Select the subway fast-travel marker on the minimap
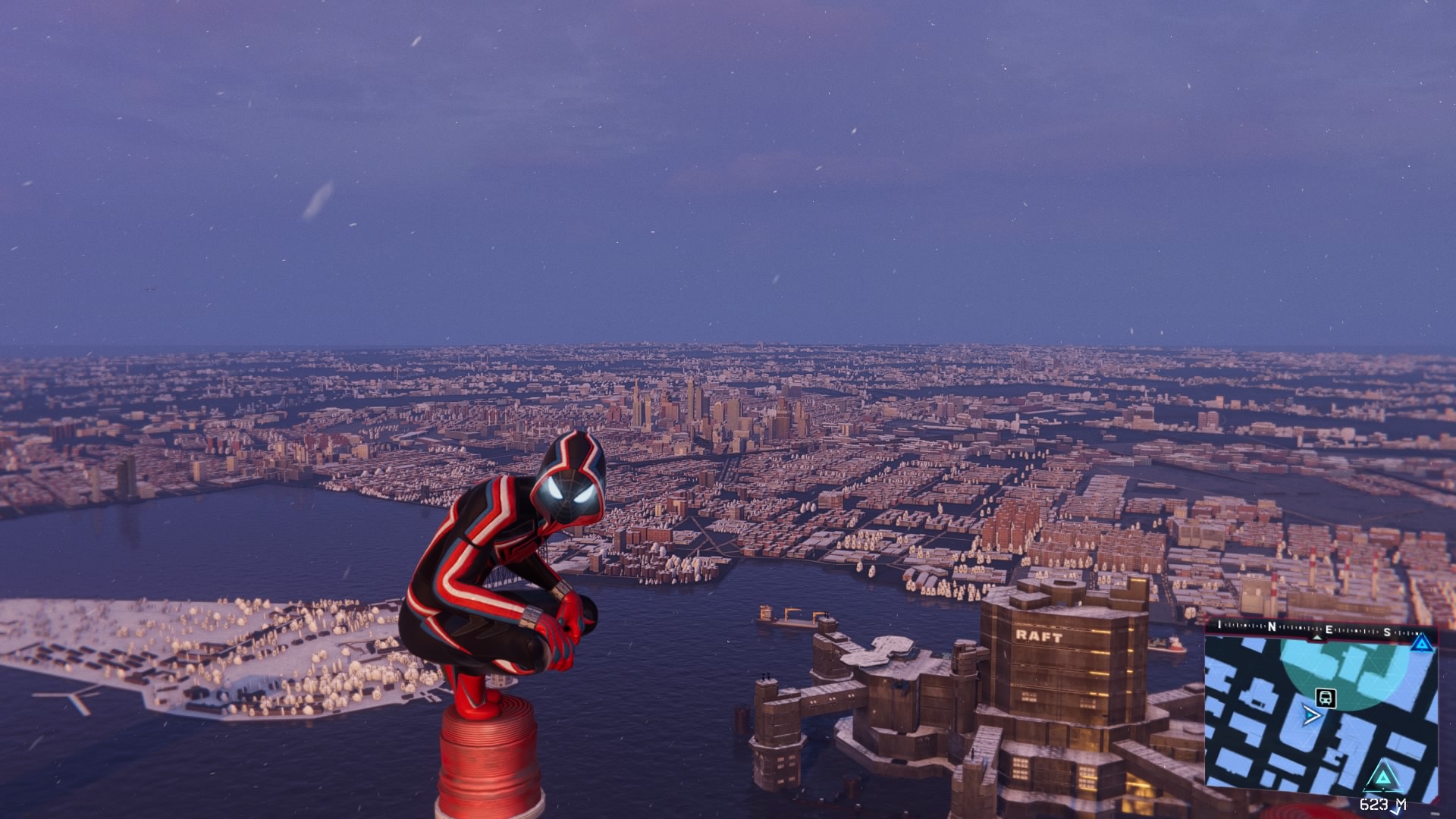This screenshot has width=1456, height=819. [x=1325, y=698]
